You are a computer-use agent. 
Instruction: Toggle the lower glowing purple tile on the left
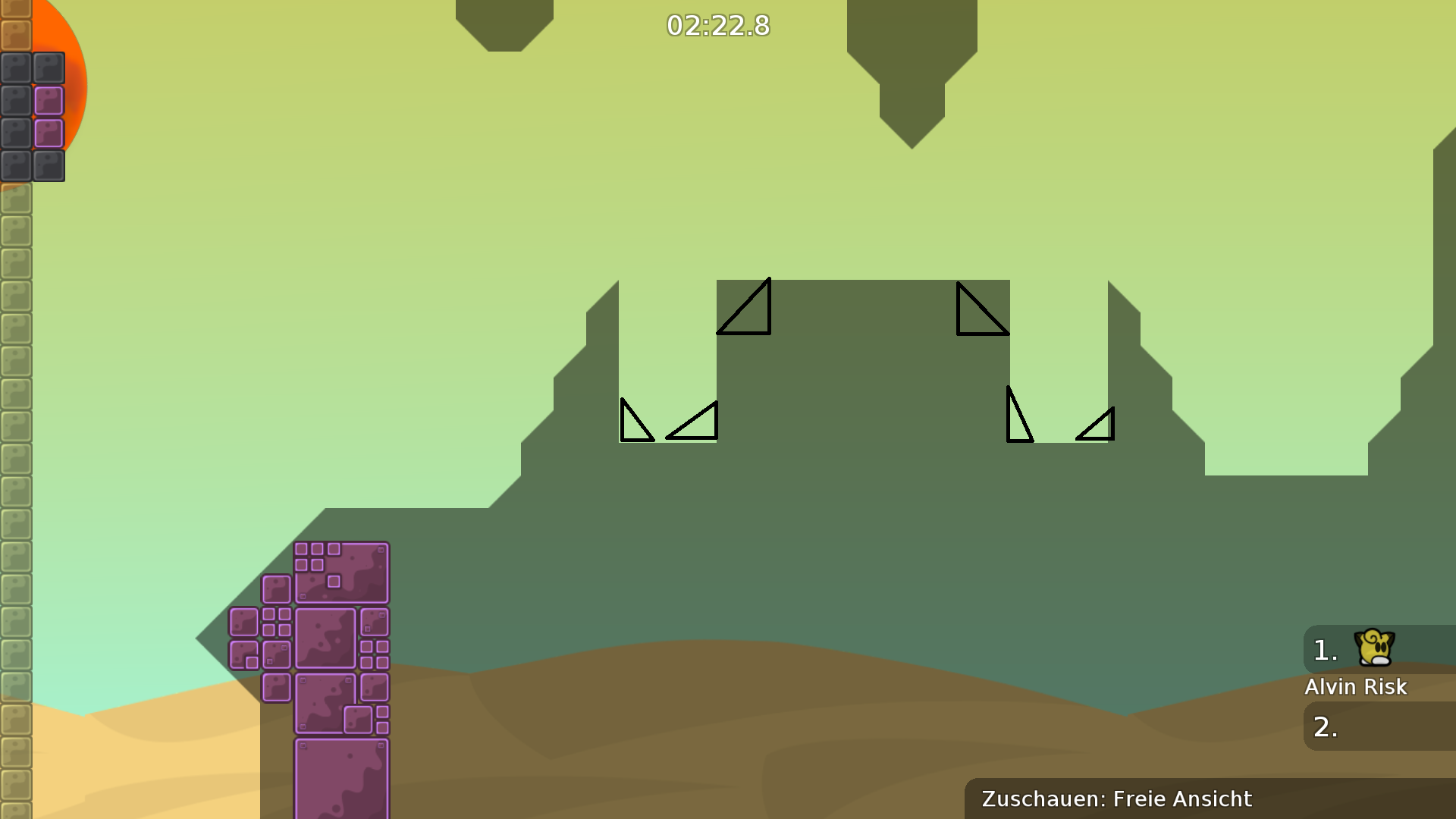click(x=49, y=133)
